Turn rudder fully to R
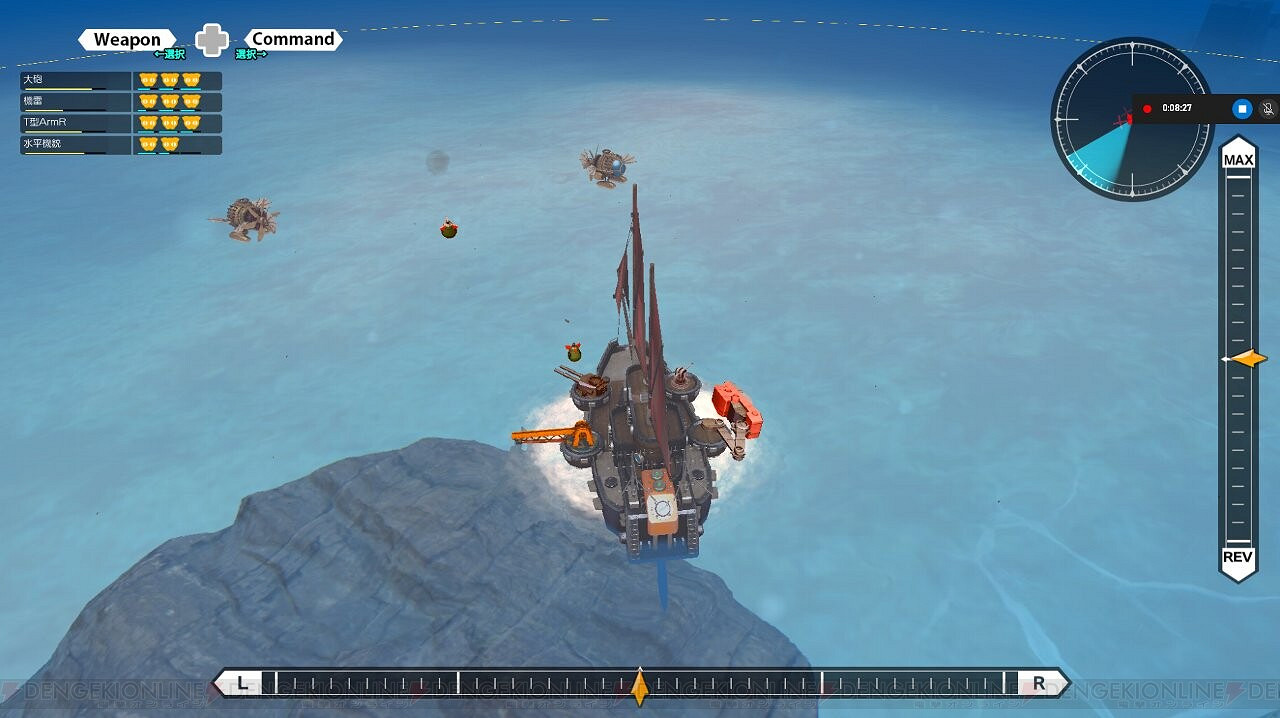This screenshot has height=718, width=1280. click(1039, 684)
